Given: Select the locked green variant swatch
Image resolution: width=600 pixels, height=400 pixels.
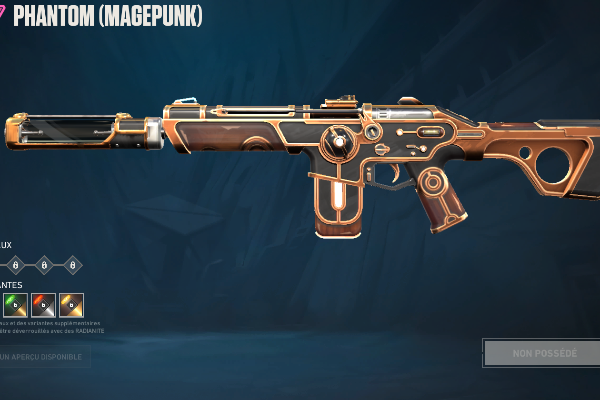Looking at the screenshot, I should click(15, 305).
